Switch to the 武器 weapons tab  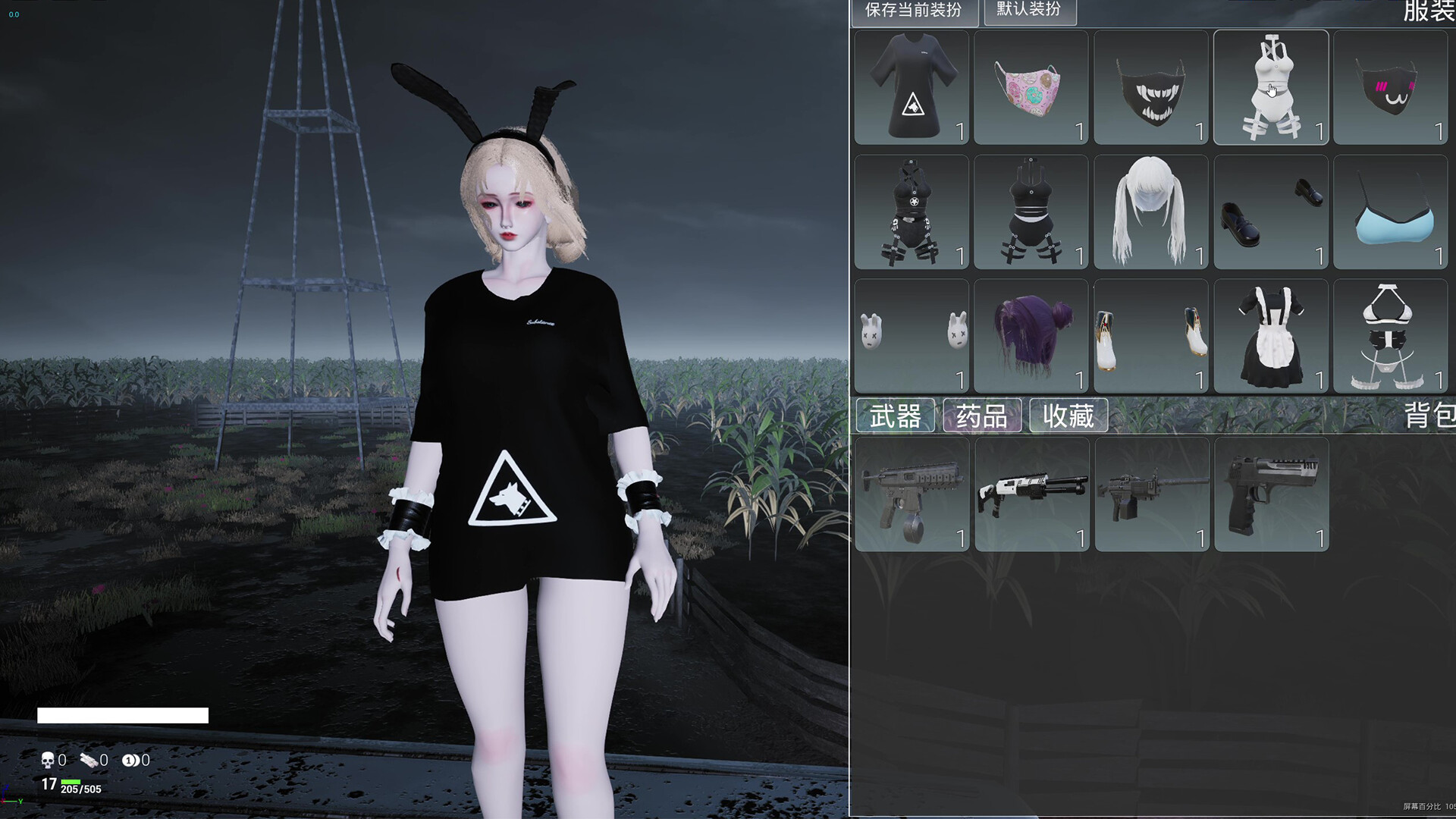click(x=895, y=415)
